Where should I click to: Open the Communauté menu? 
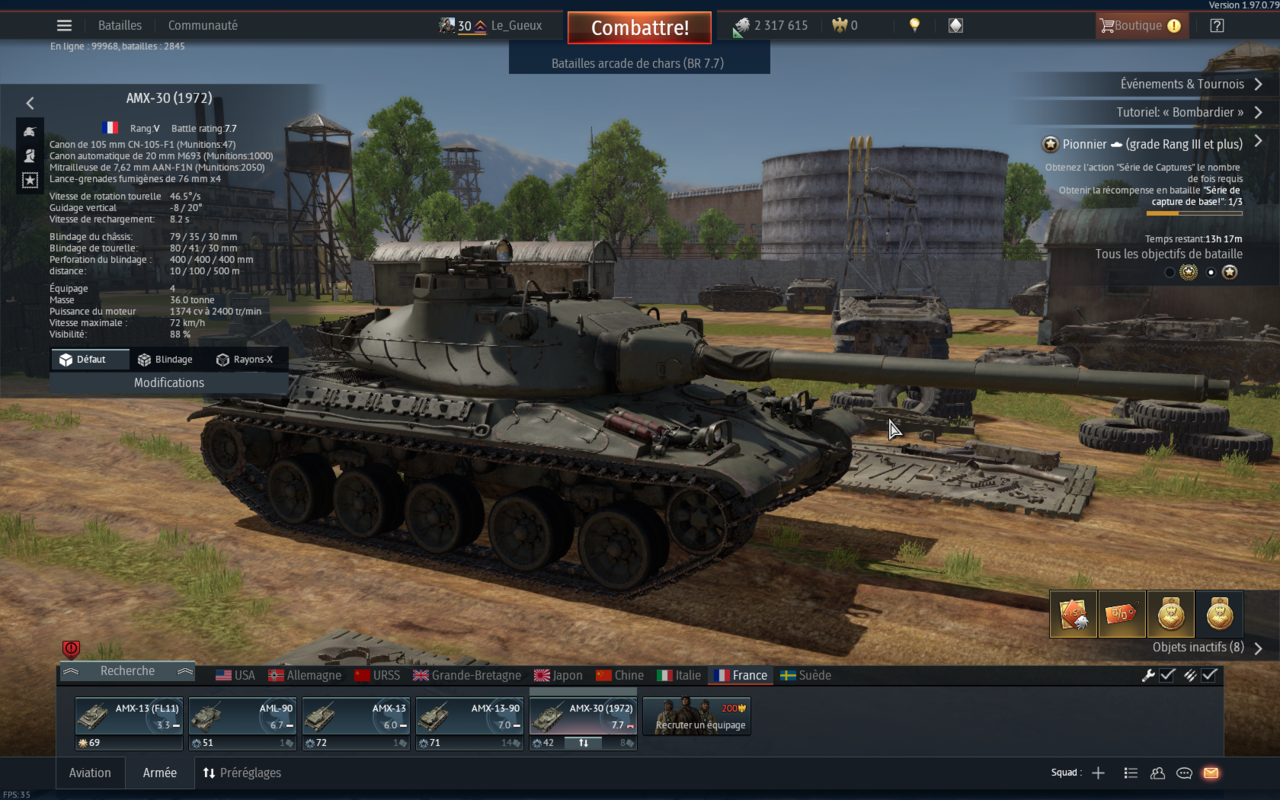(x=203, y=26)
